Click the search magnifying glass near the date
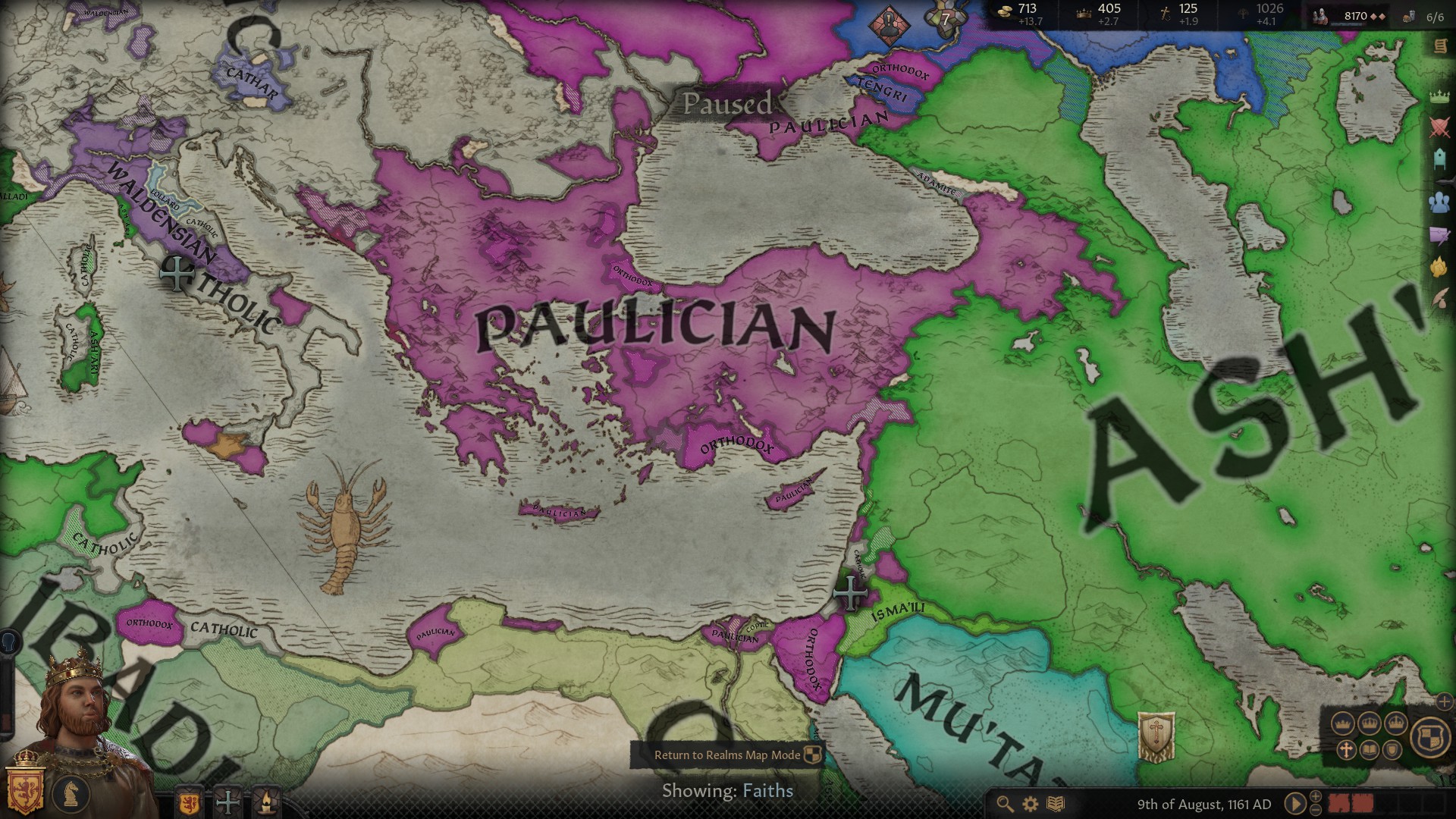1456x819 pixels. (x=1003, y=803)
